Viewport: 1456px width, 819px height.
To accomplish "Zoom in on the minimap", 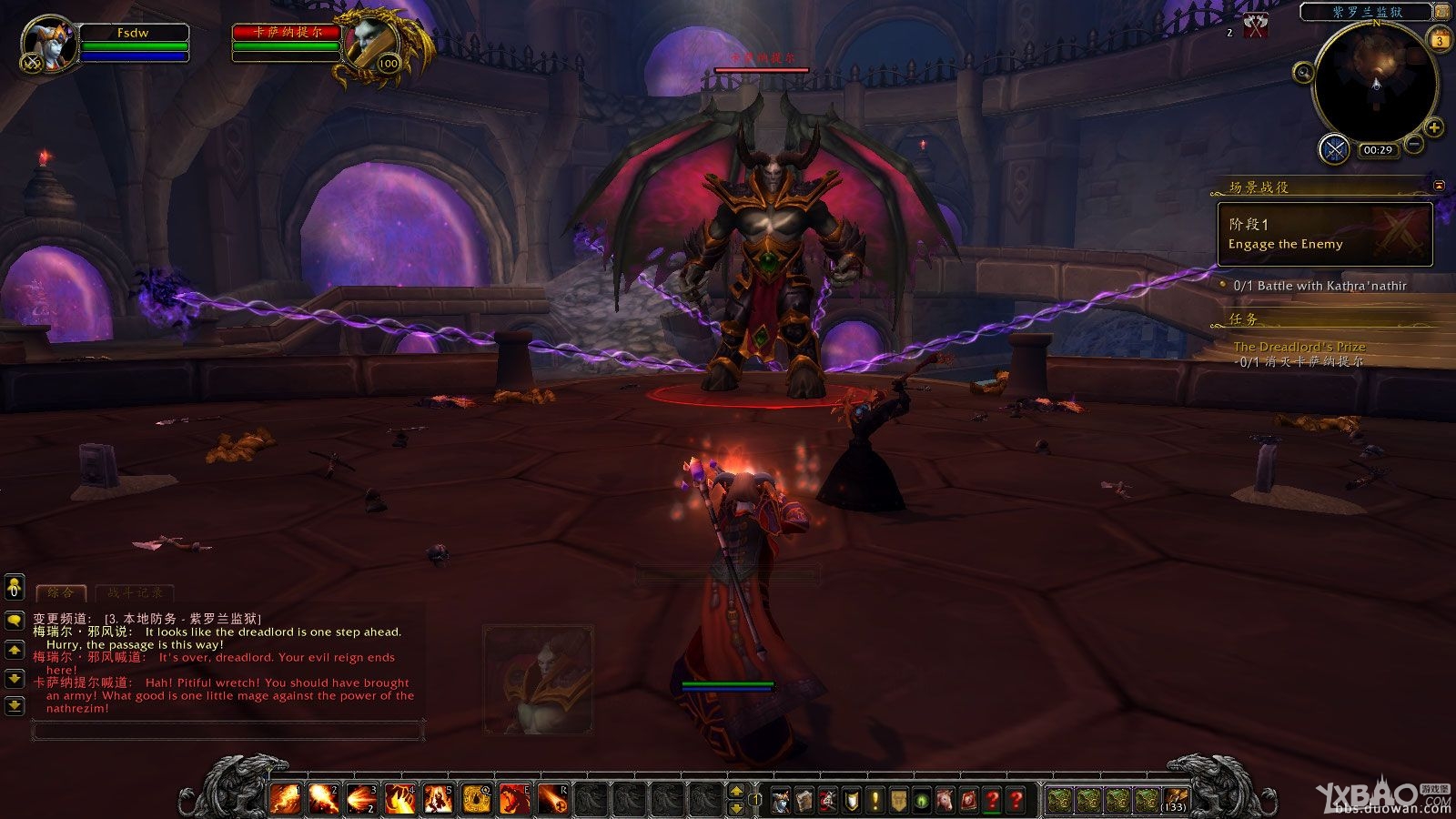I will point(1434,127).
